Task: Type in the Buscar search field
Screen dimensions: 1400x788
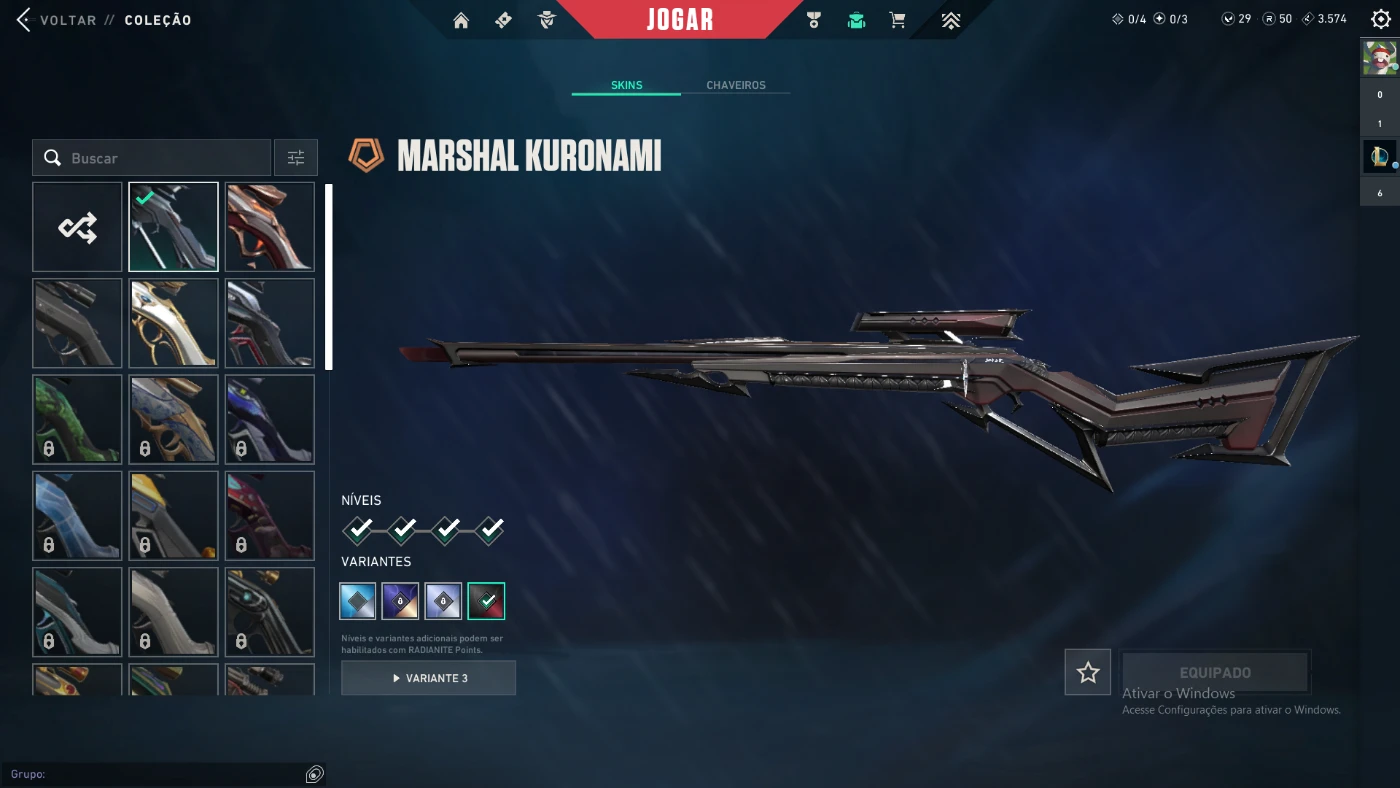Action: tap(160, 158)
